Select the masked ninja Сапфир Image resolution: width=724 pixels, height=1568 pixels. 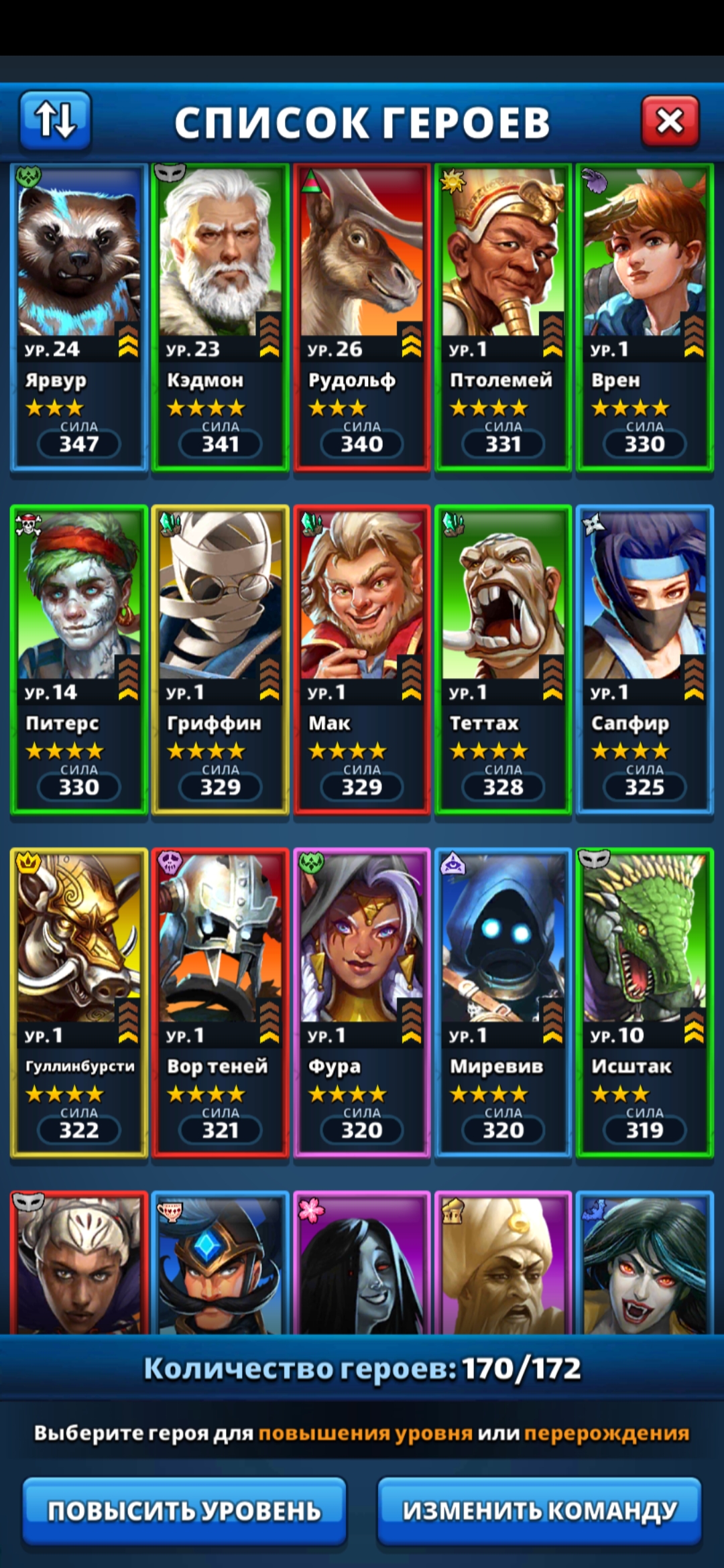coord(645,660)
